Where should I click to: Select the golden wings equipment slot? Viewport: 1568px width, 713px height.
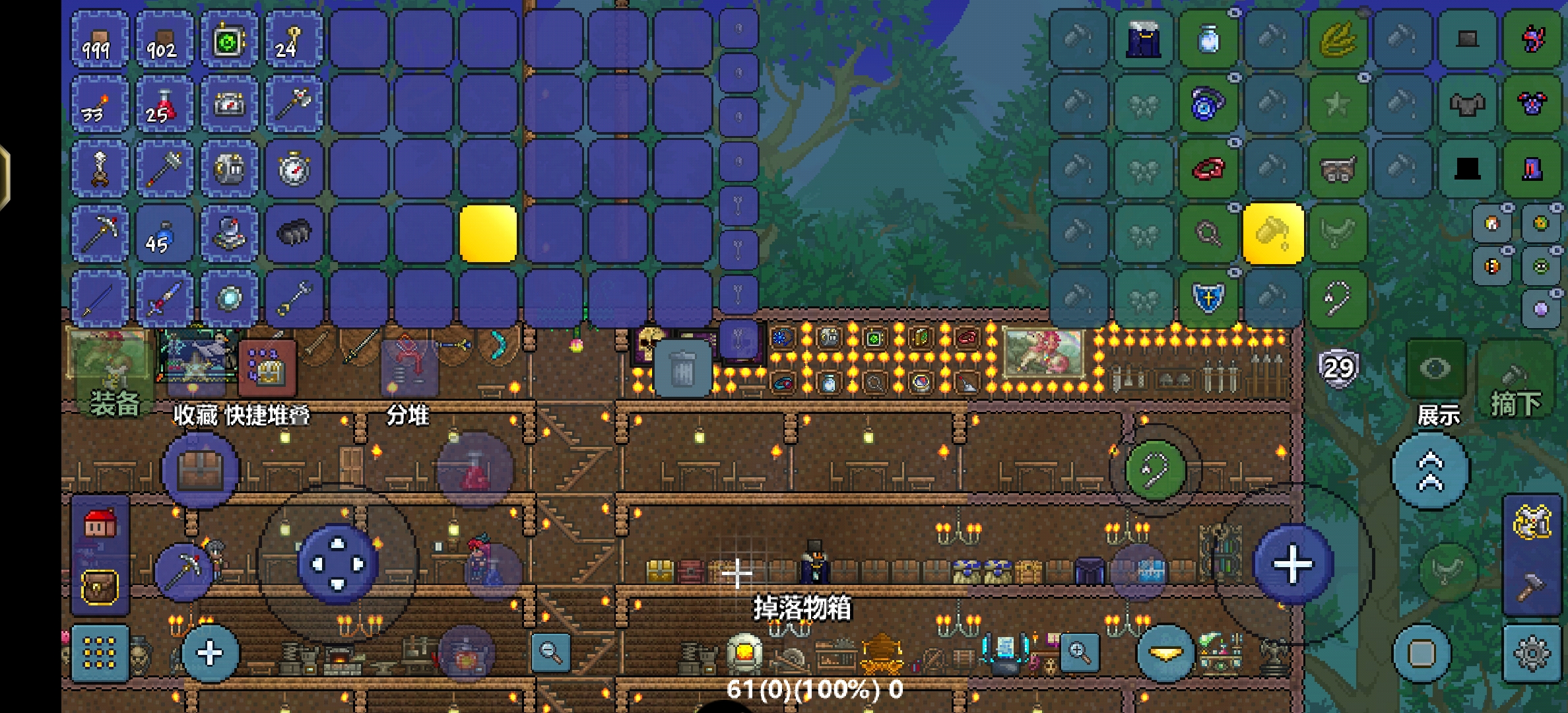[1338, 40]
